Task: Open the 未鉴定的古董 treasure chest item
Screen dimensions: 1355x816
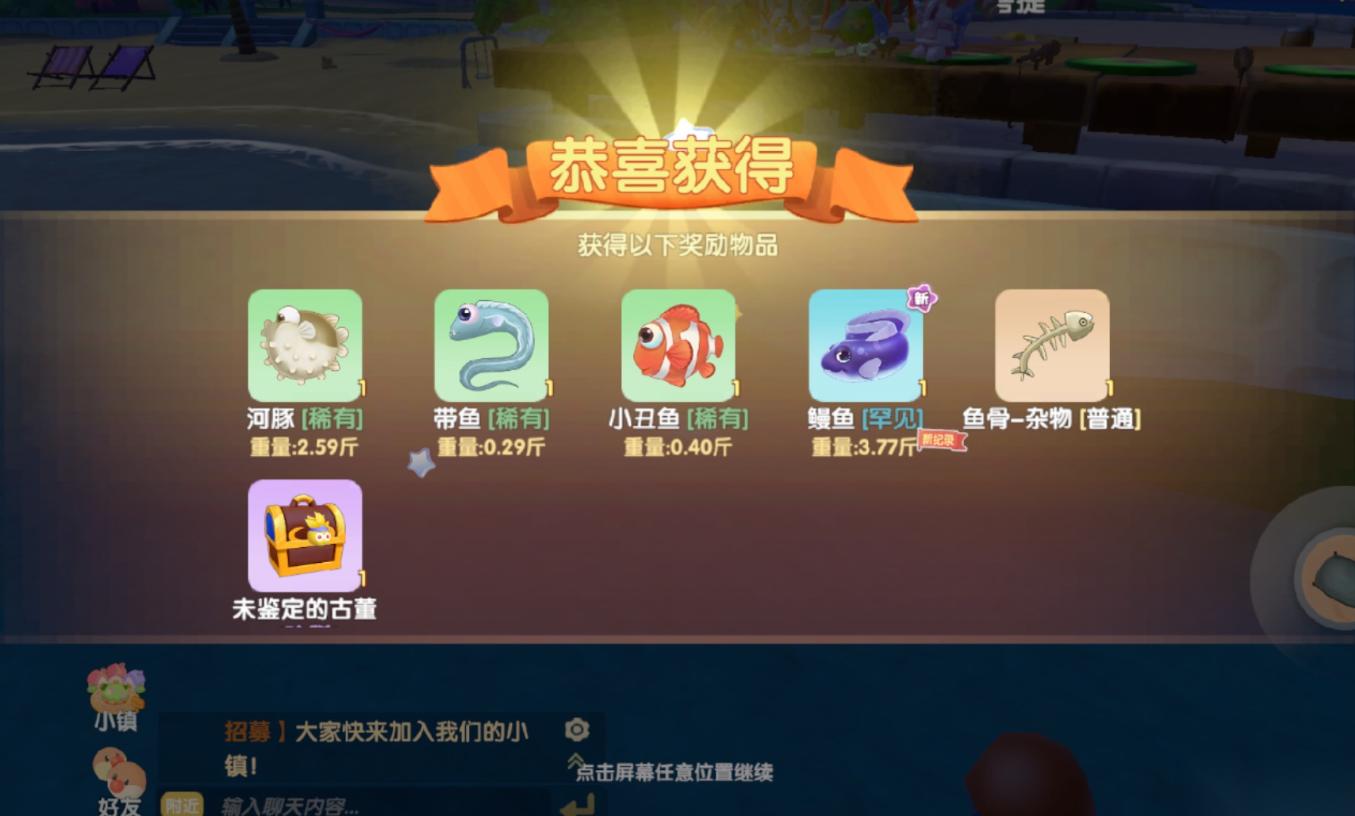Action: pos(305,535)
